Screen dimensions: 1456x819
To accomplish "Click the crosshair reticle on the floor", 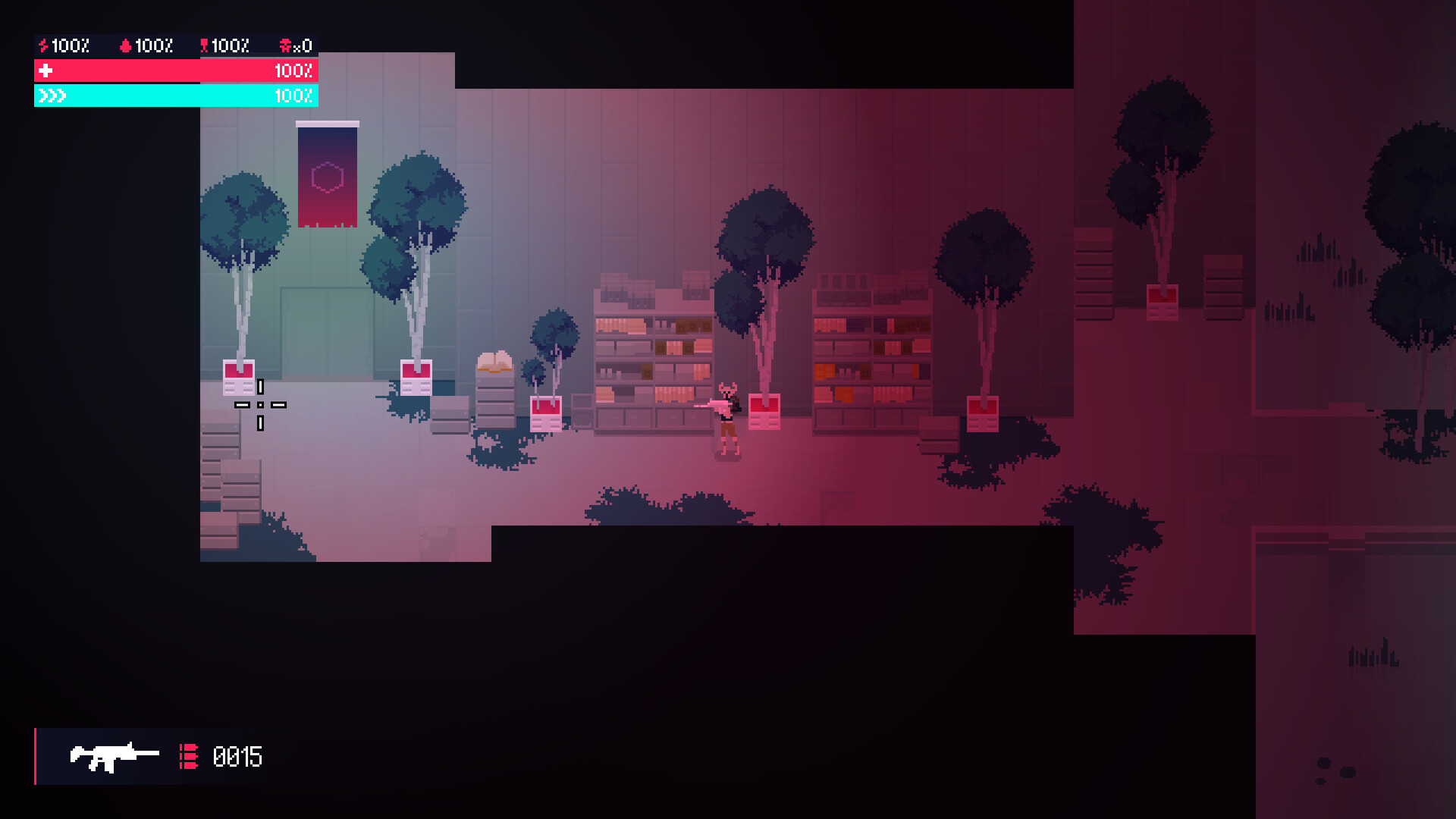I will [262, 406].
